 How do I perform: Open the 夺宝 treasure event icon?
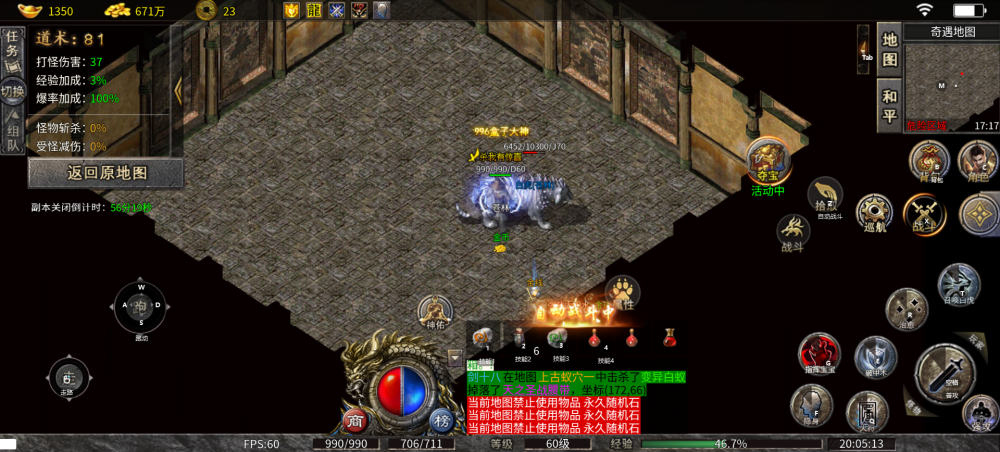[x=768, y=160]
